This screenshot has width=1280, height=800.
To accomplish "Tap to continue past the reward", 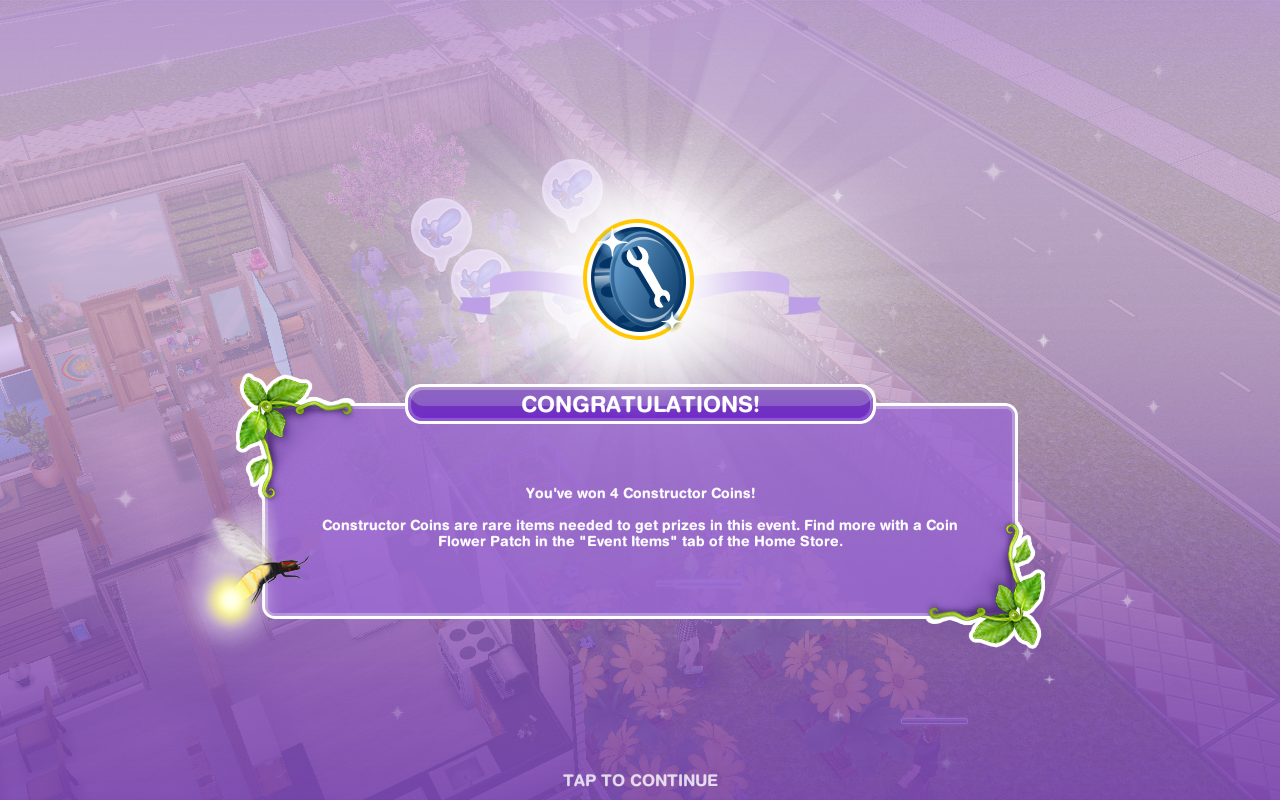I will coord(640,780).
